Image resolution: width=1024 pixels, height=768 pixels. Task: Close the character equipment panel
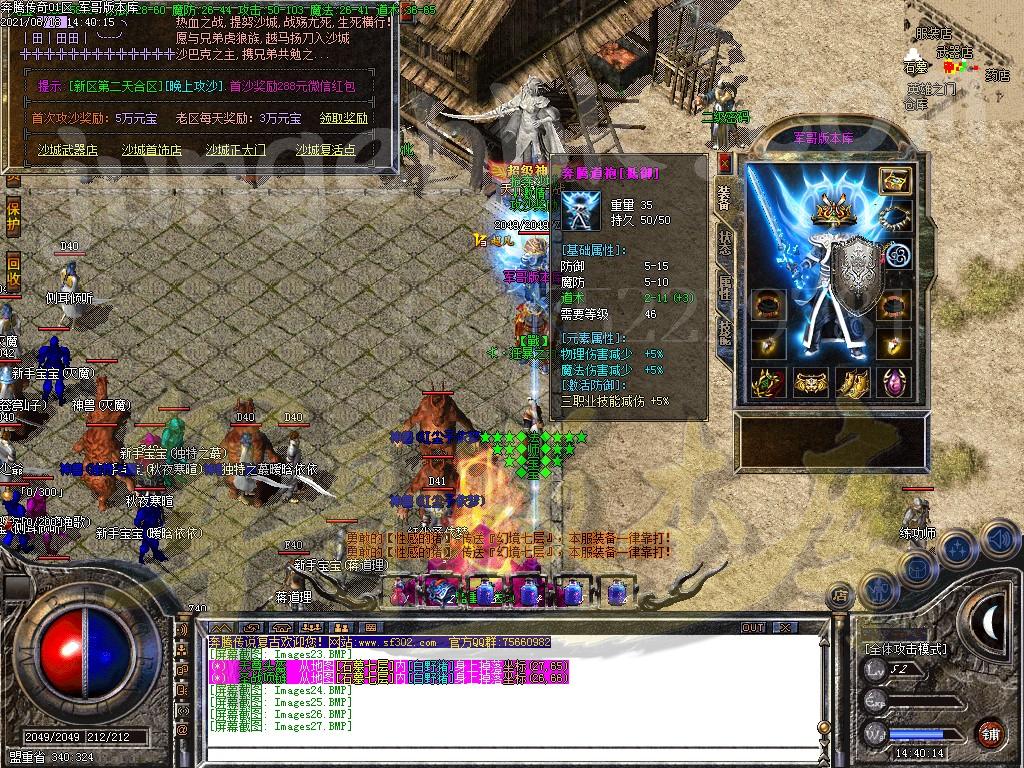(725, 162)
